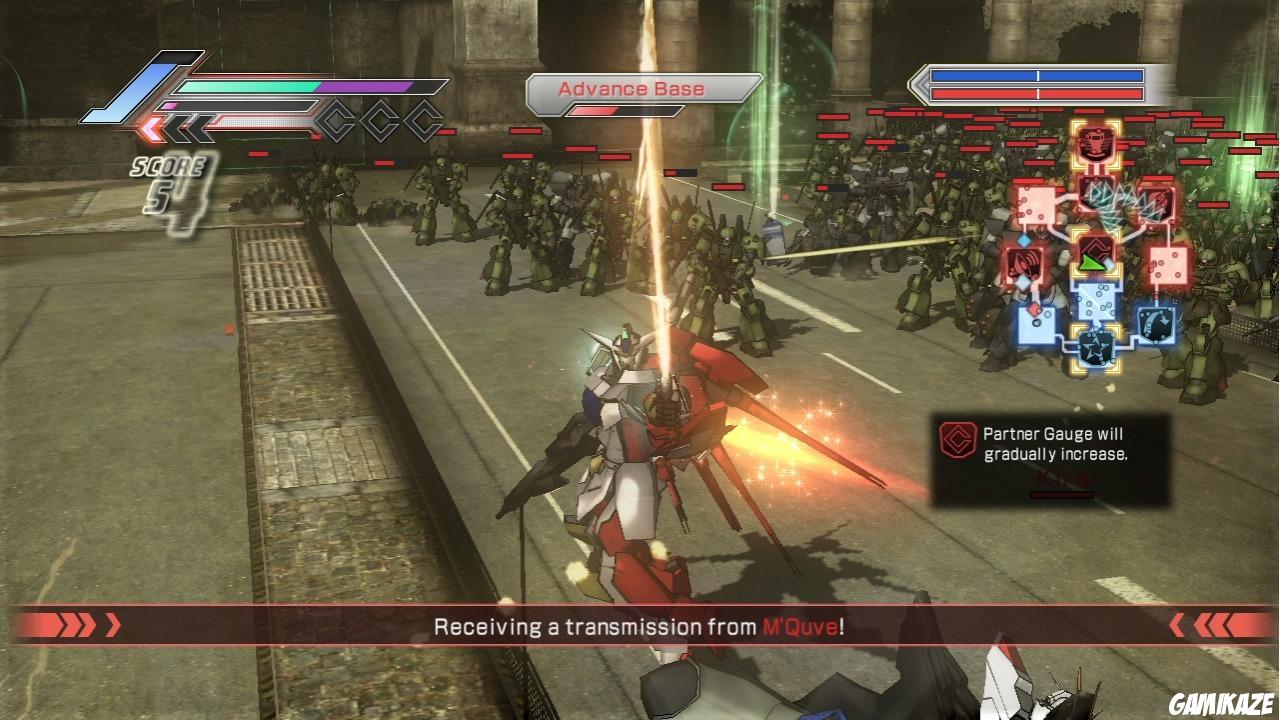Select the red pilot helmet node on the field map
The width and height of the screenshot is (1280, 720).
tap(1097, 144)
